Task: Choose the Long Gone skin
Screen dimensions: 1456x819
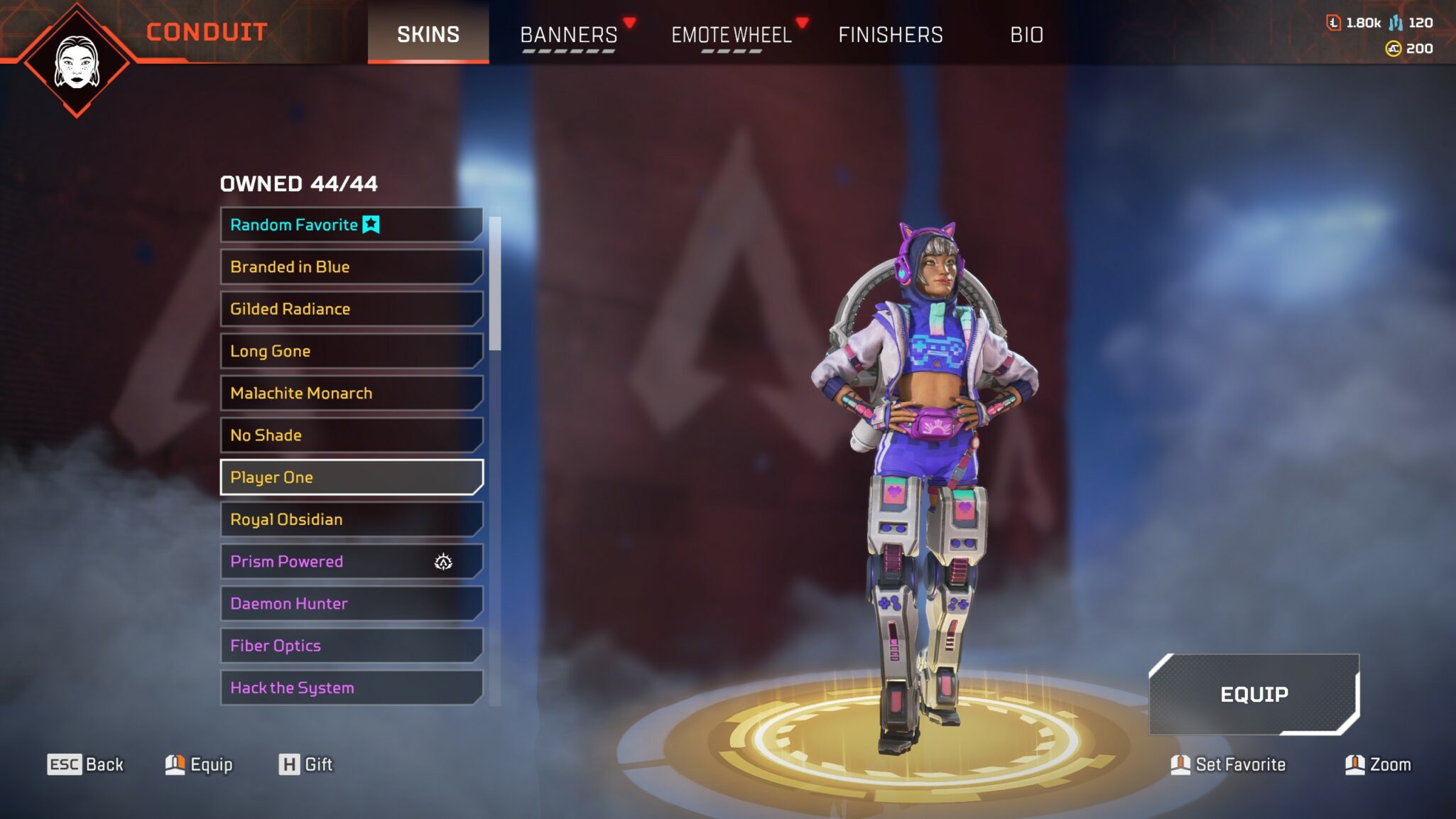Action: point(351,351)
